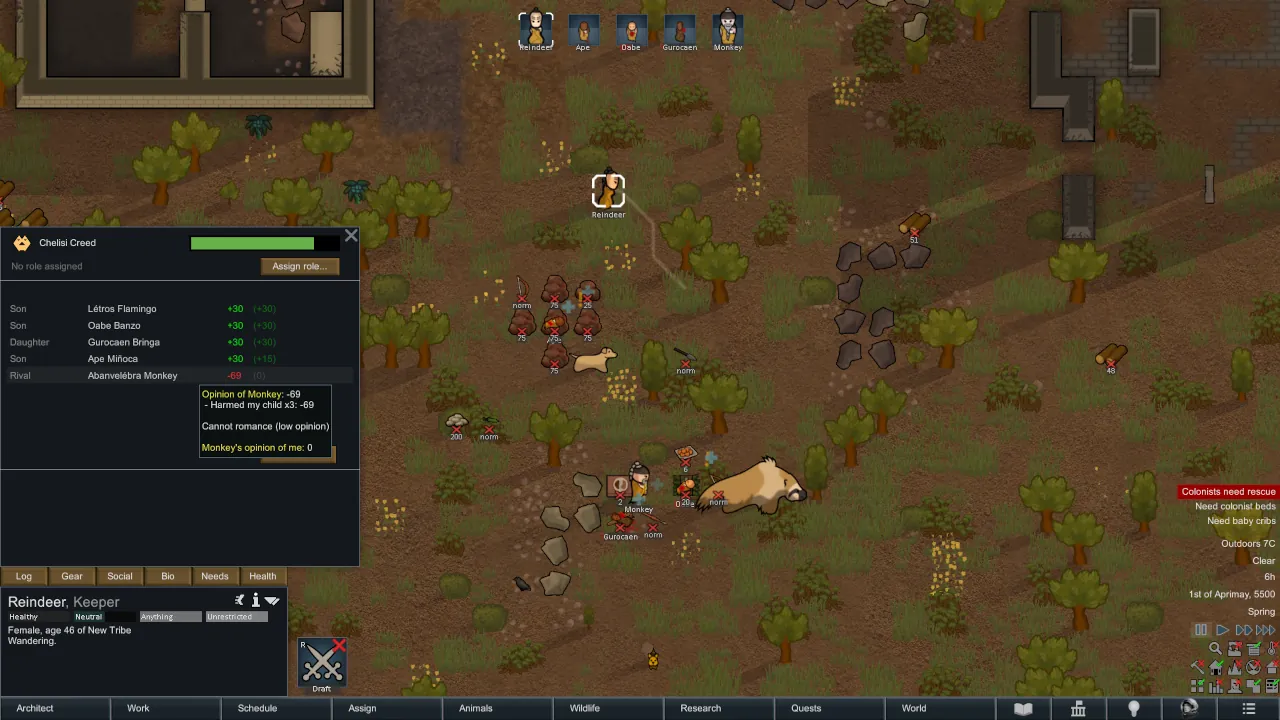Select the Abanvelébra Monkey rival row
The image size is (1280, 720).
[x=133, y=376]
